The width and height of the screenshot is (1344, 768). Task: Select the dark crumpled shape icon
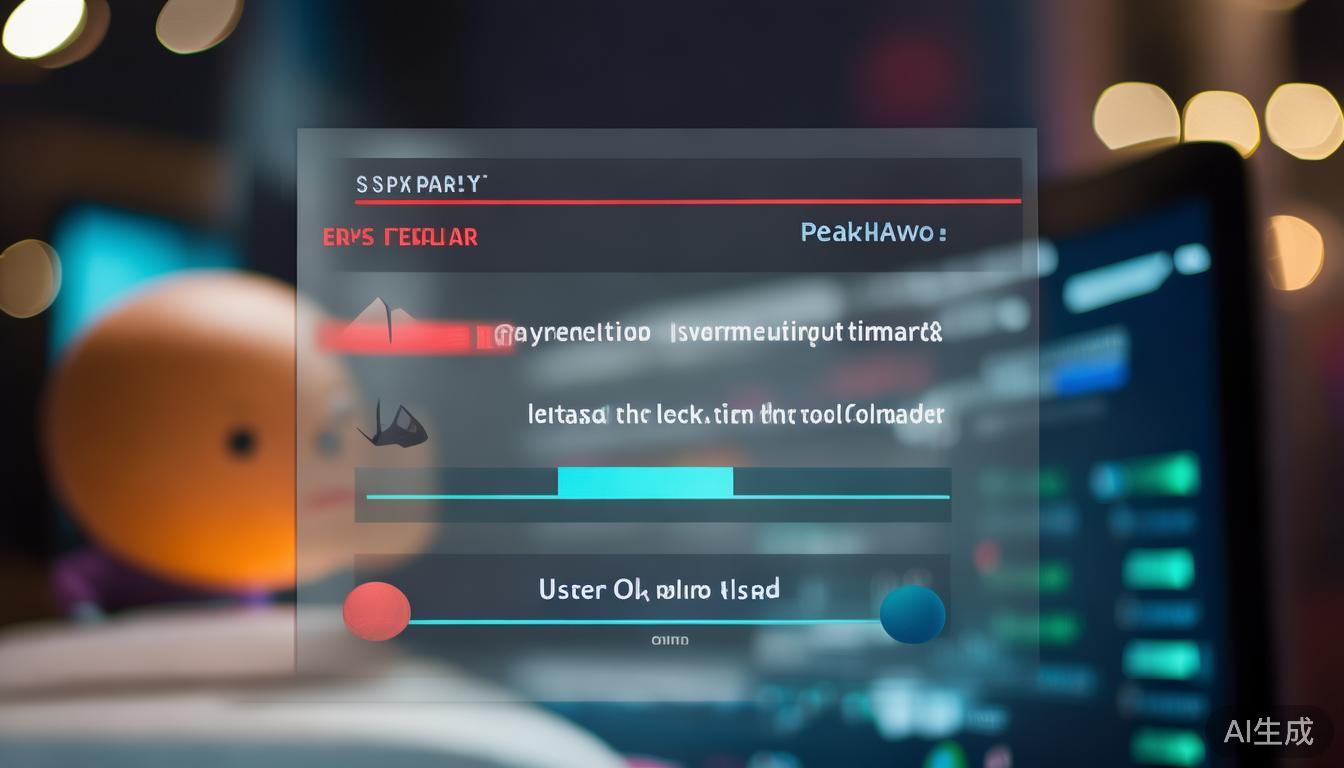[393, 424]
